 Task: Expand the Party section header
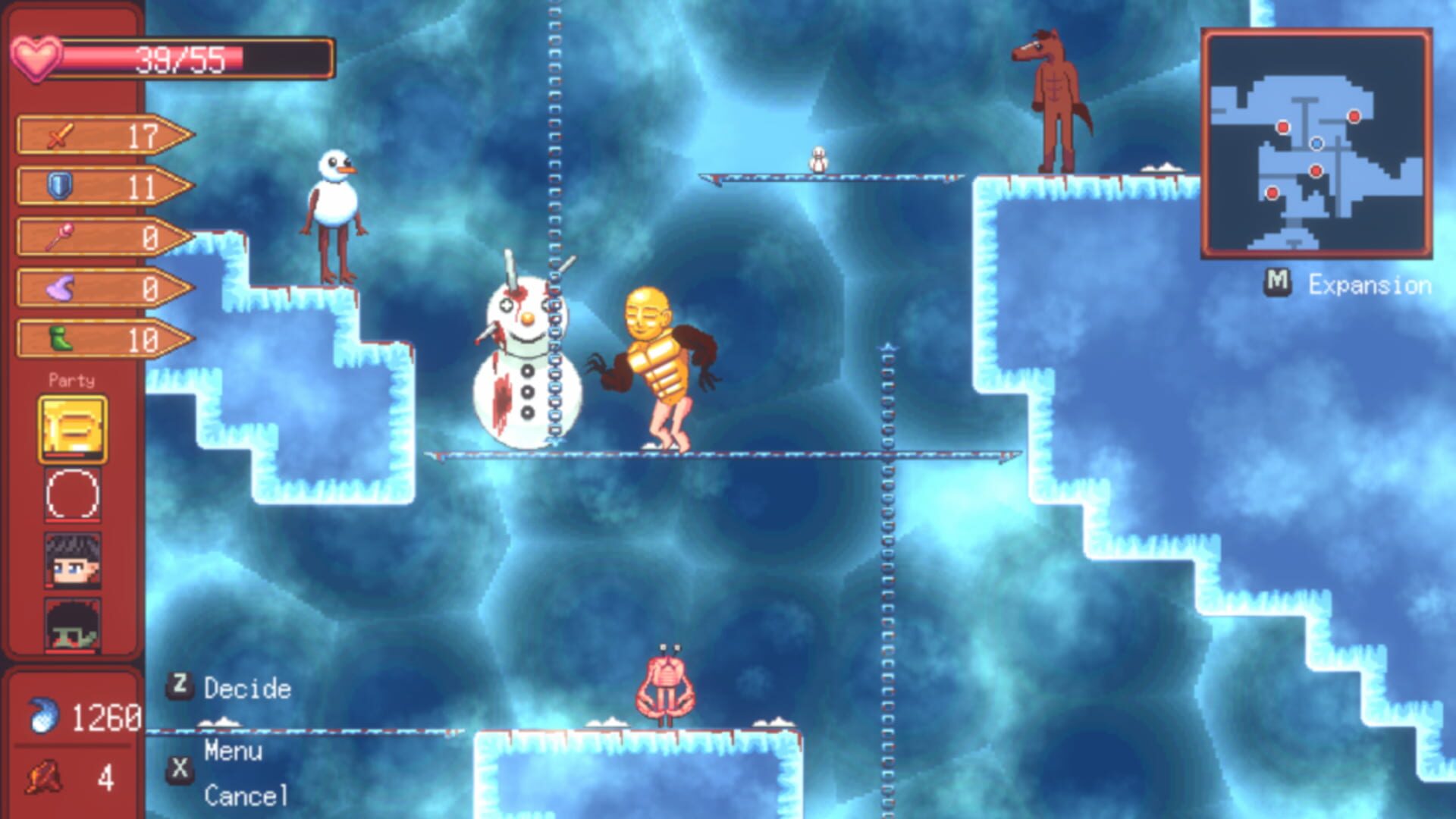pyautogui.click(x=74, y=381)
